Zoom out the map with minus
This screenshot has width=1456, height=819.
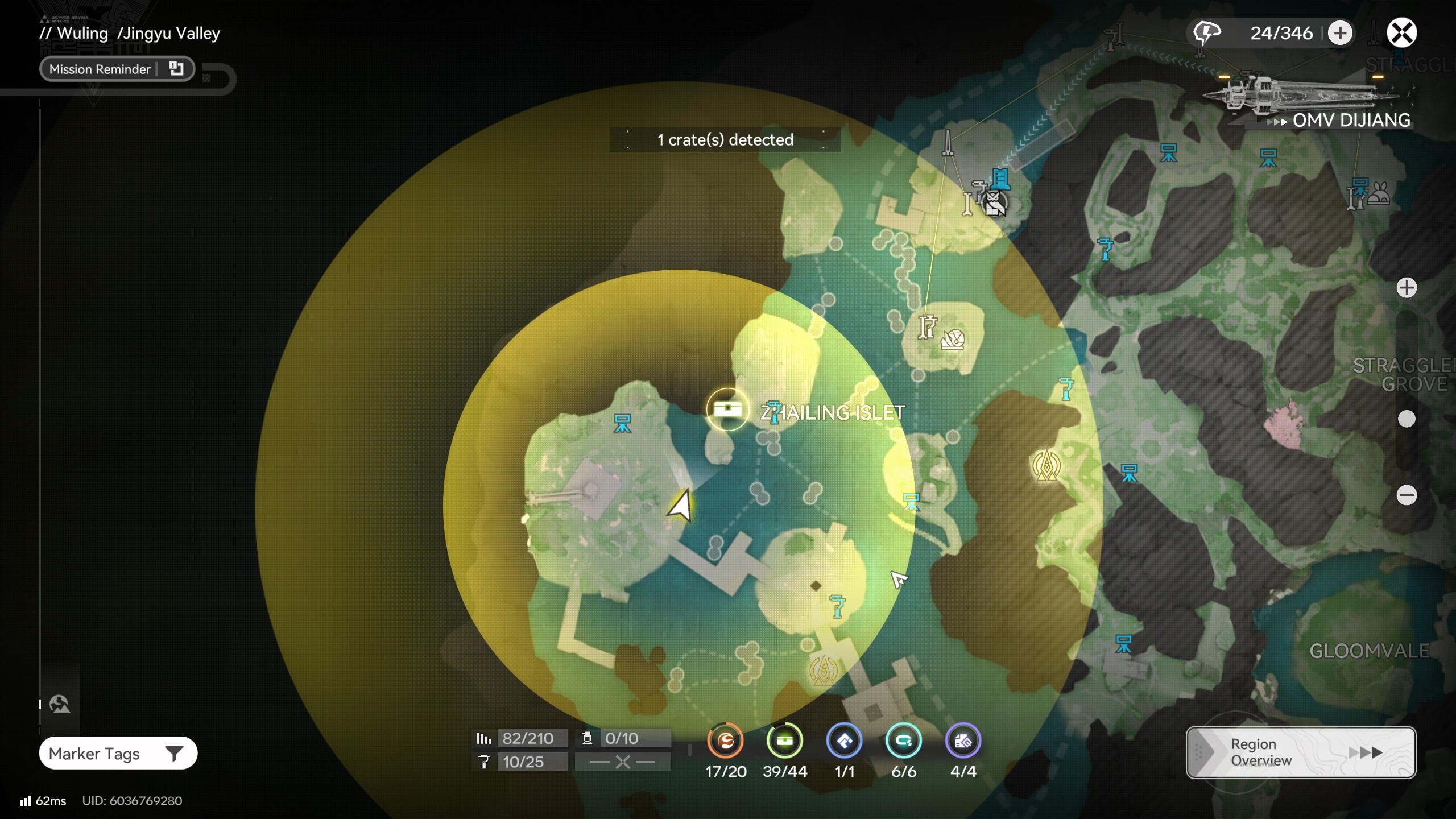point(1407,495)
